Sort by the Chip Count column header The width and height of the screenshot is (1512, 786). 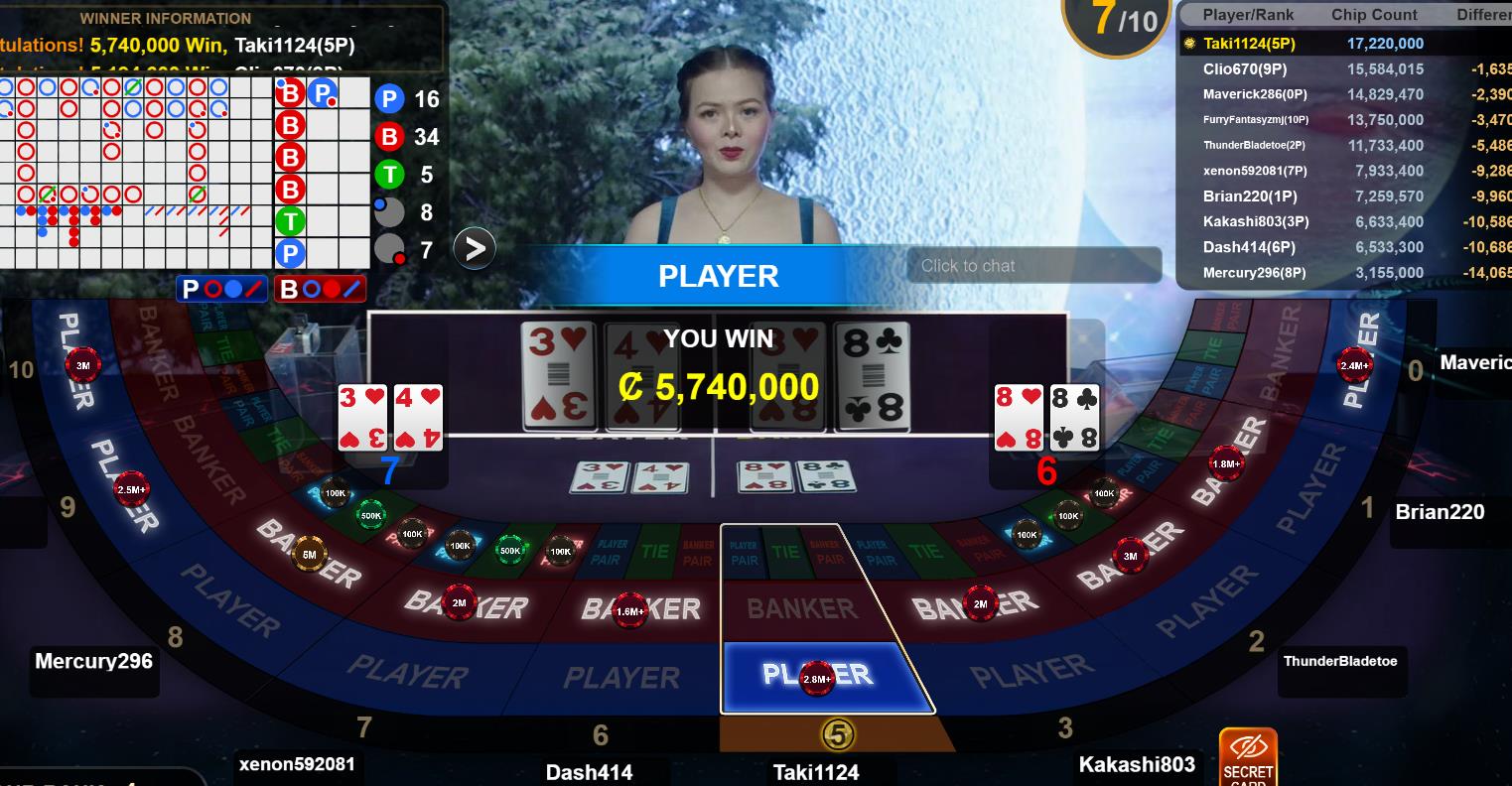point(1374,15)
